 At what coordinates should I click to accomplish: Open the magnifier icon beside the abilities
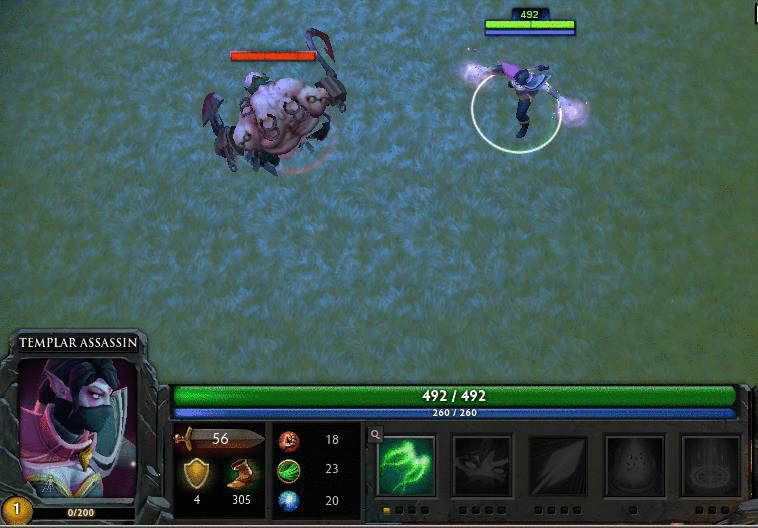click(375, 435)
